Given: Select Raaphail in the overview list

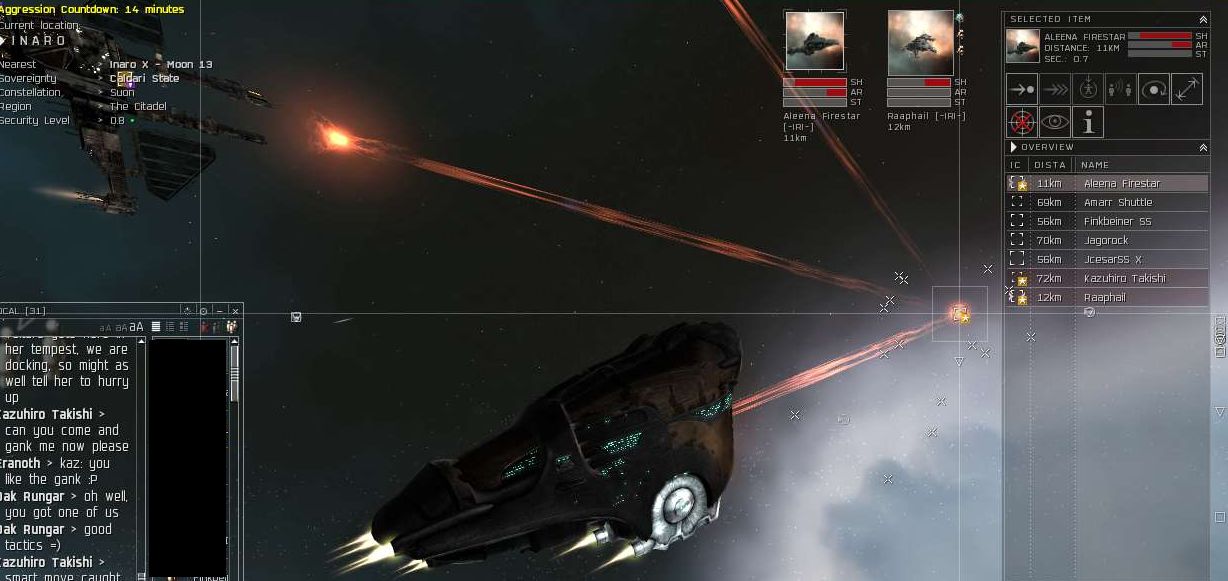Looking at the screenshot, I should 1104,298.
